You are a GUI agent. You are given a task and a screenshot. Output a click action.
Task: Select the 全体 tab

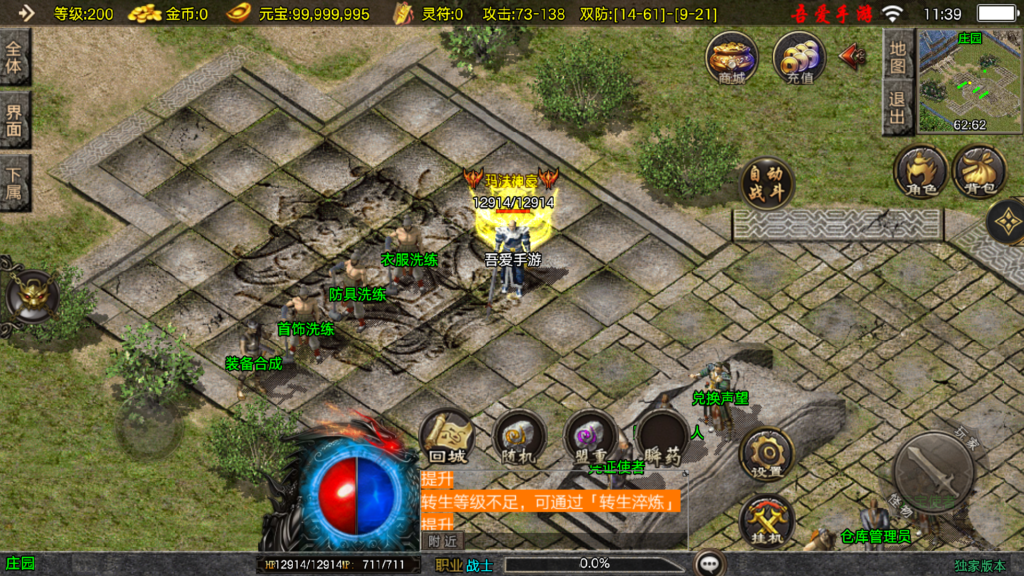click(x=15, y=60)
